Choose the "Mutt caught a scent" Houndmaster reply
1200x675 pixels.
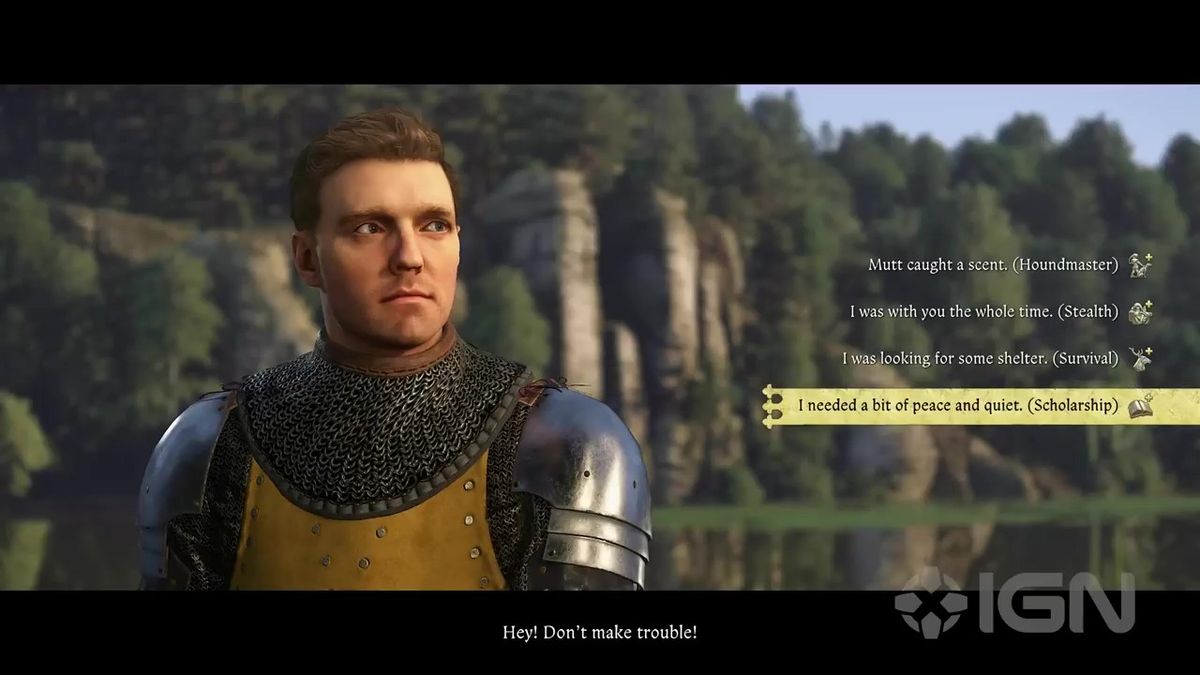pyautogui.click(x=993, y=265)
